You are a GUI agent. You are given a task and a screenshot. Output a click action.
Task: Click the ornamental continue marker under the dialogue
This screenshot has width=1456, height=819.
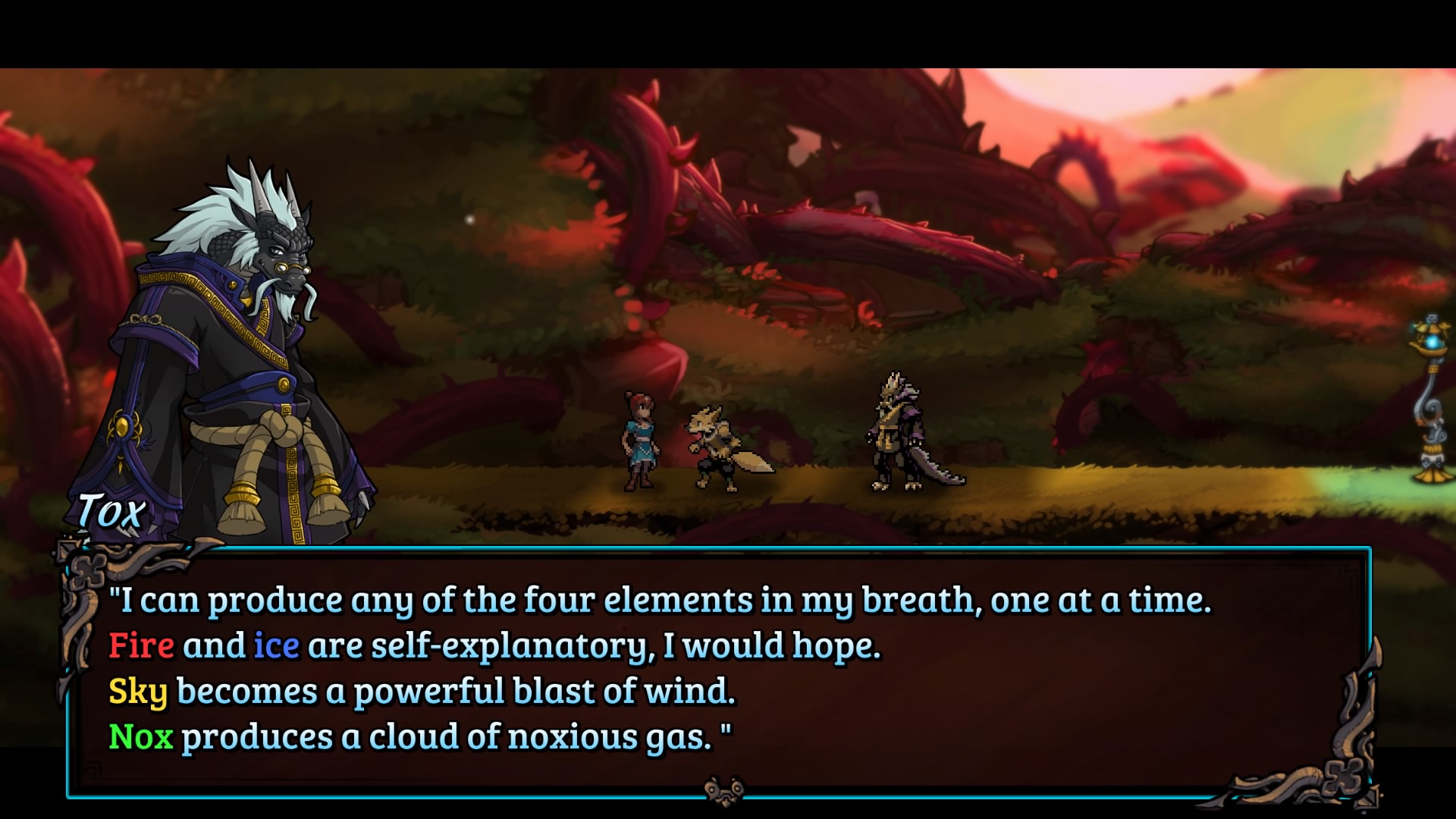[723, 790]
